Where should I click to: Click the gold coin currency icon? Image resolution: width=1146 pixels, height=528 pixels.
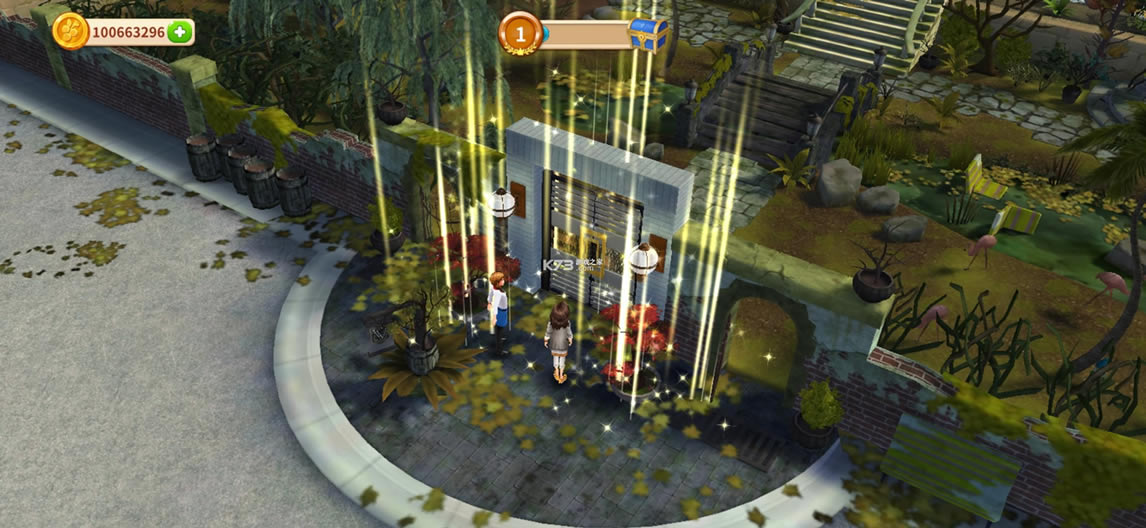71,31
